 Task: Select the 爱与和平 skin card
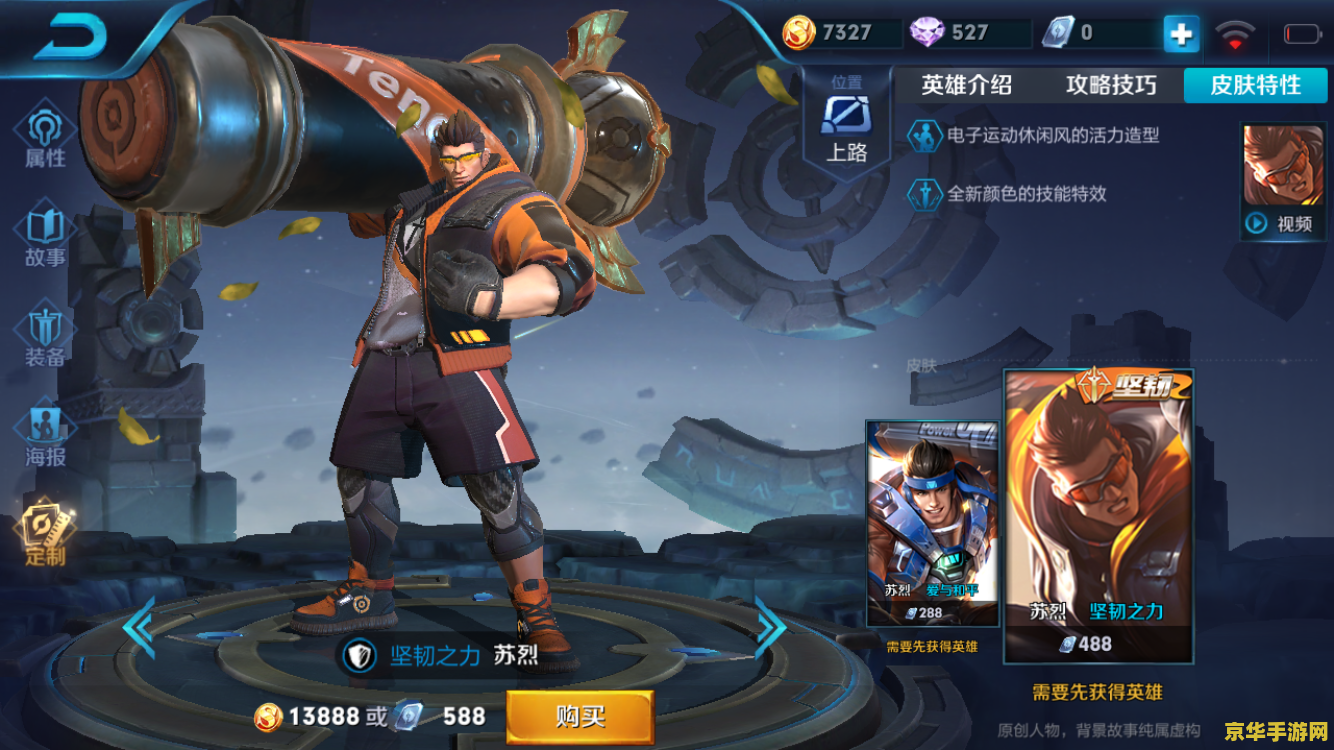931,523
